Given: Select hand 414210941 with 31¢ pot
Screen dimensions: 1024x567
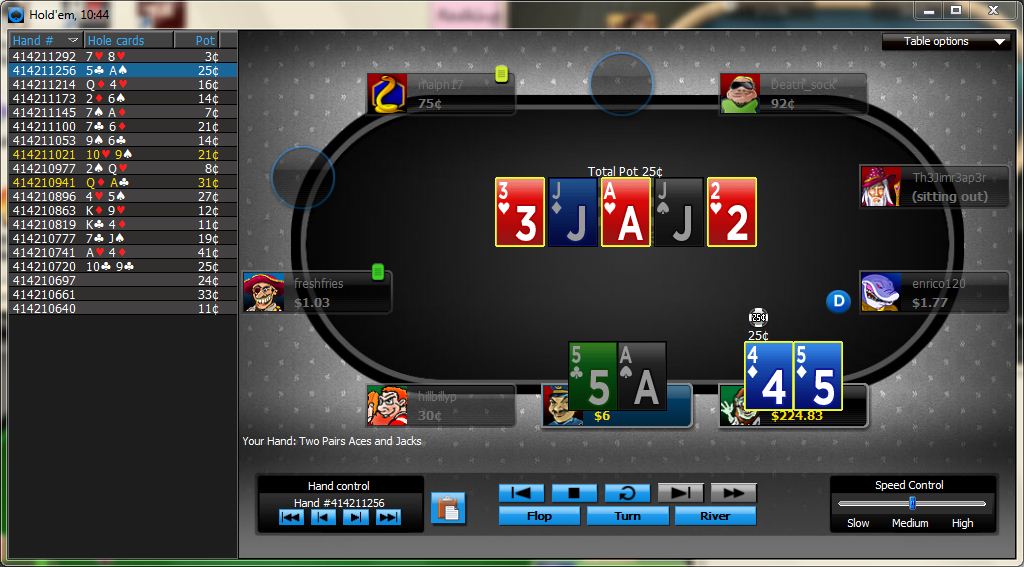Looking at the screenshot, I should pyautogui.click(x=44, y=183).
